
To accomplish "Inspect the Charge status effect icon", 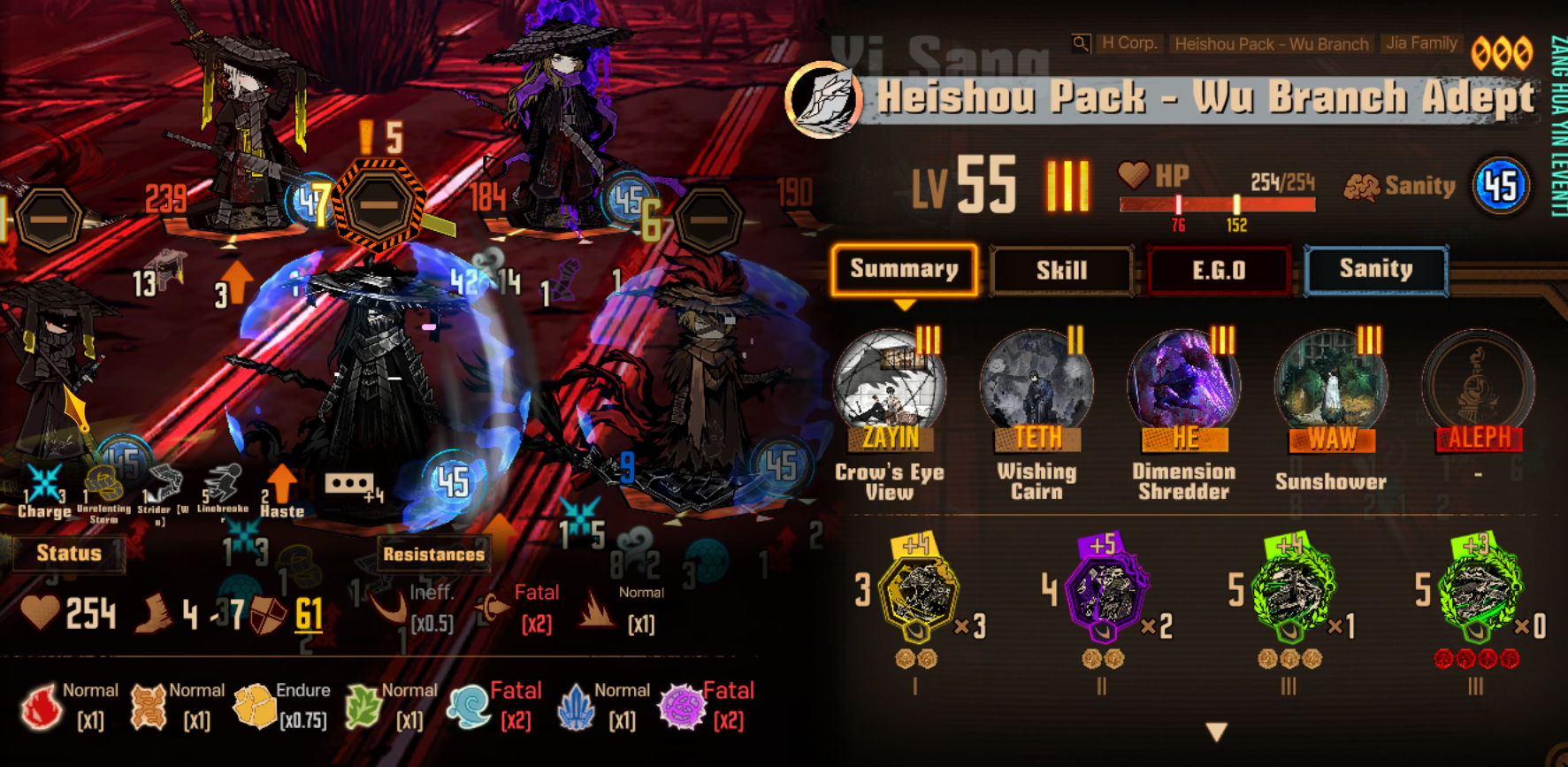I will (x=43, y=485).
